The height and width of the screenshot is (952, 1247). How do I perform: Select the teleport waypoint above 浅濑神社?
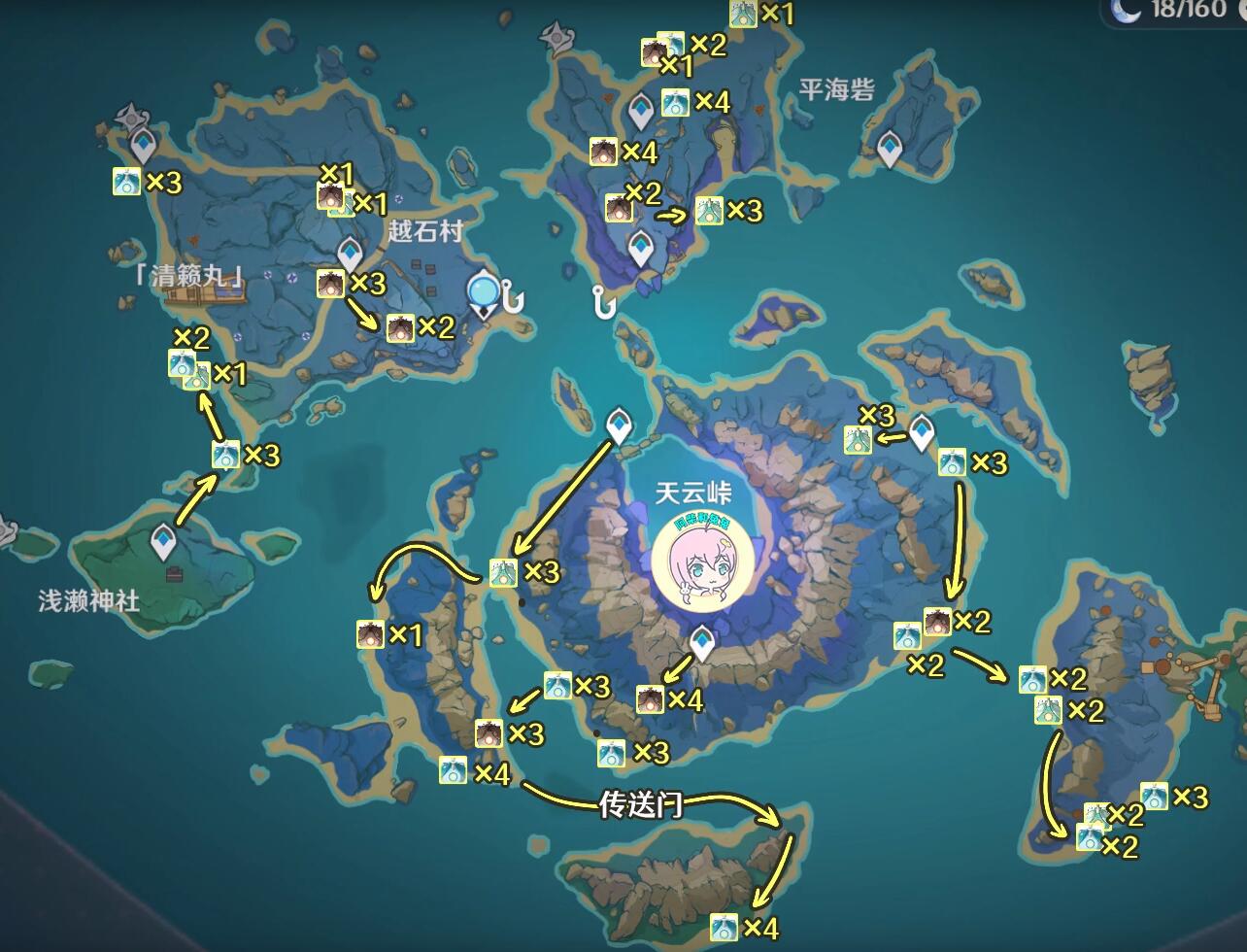164,540
